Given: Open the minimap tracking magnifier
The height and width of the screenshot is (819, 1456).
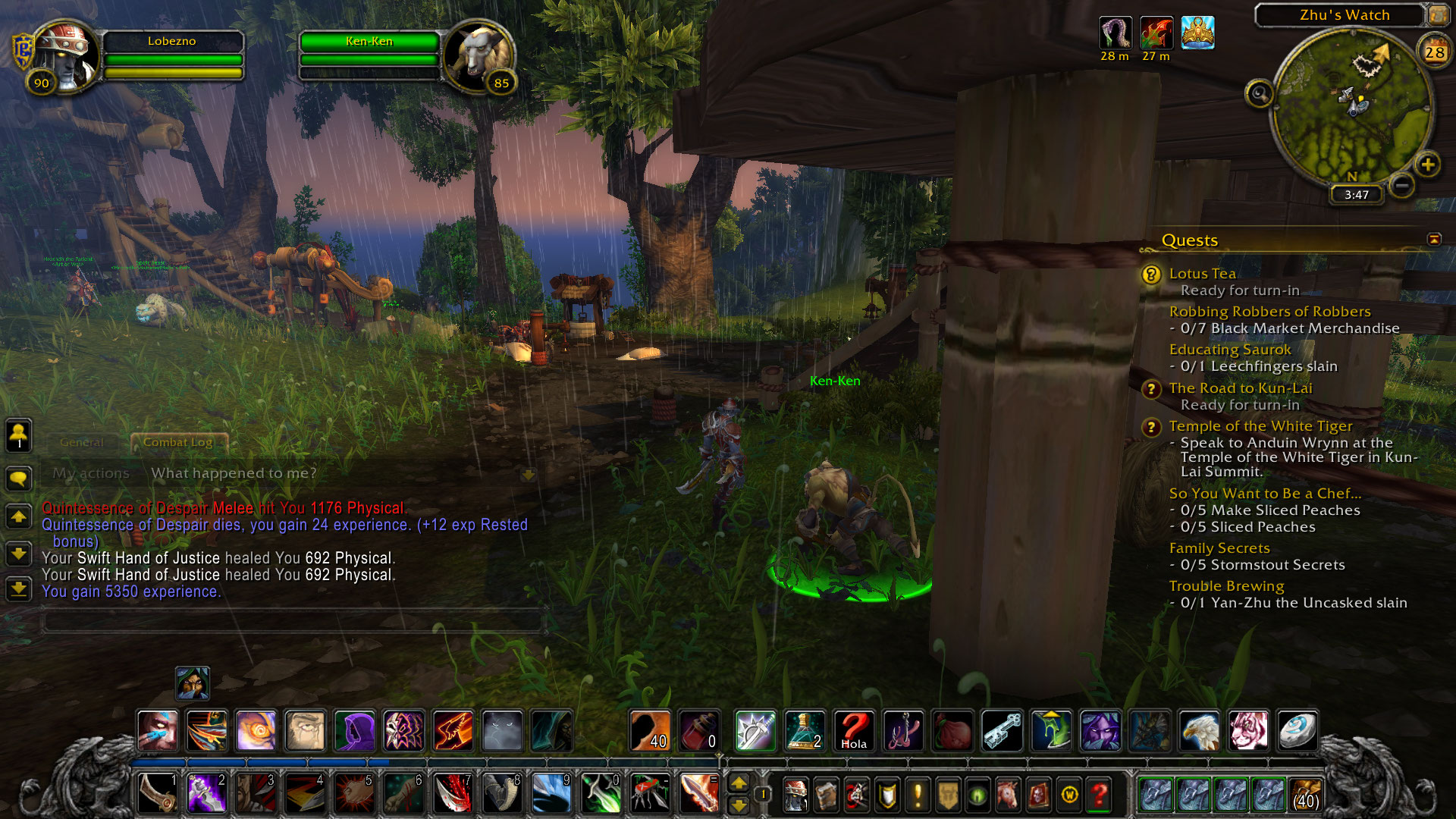Looking at the screenshot, I should pos(1260,94).
